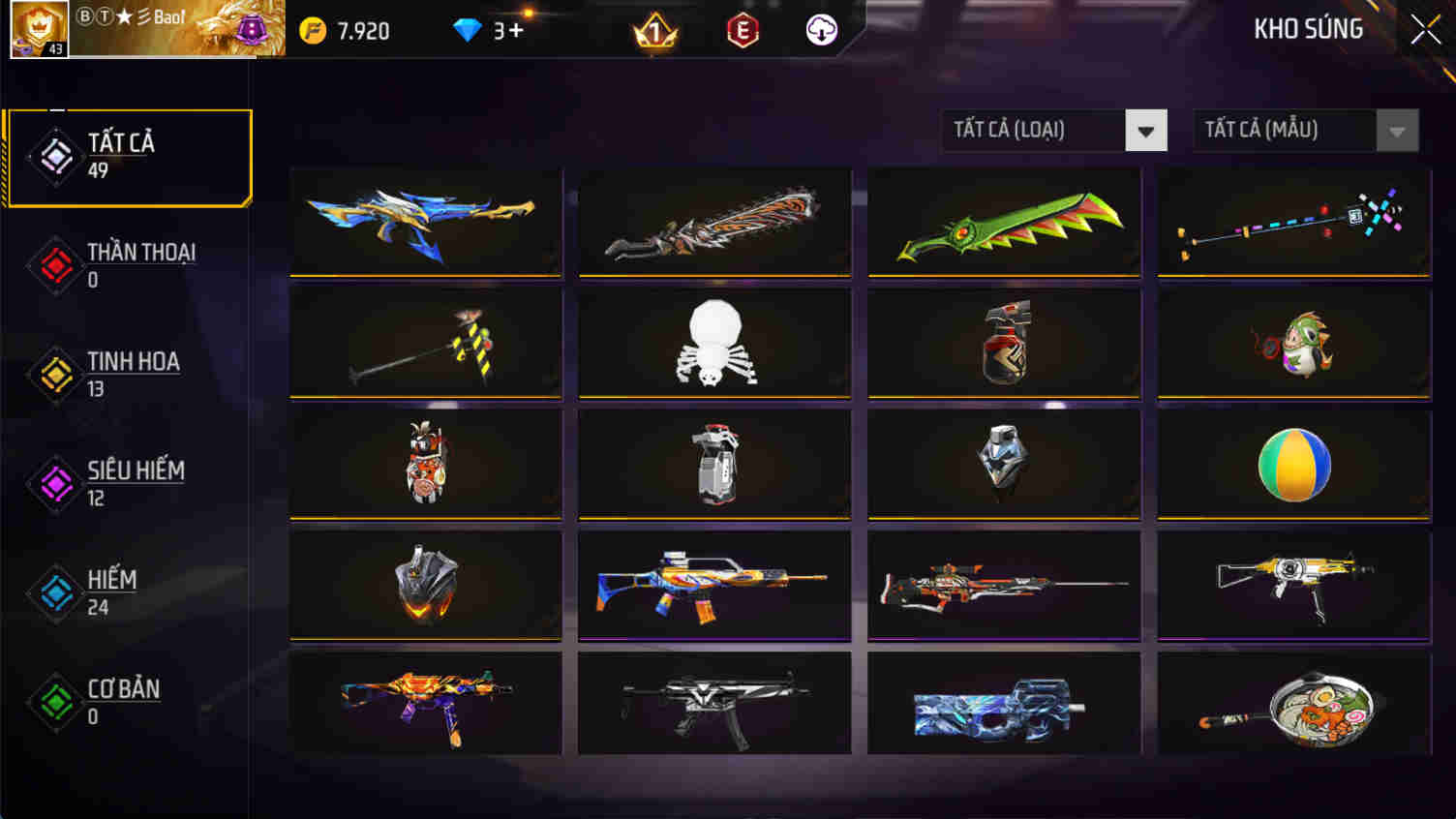Toggle selection of the white spider item
1456x819 pixels.
713,343
